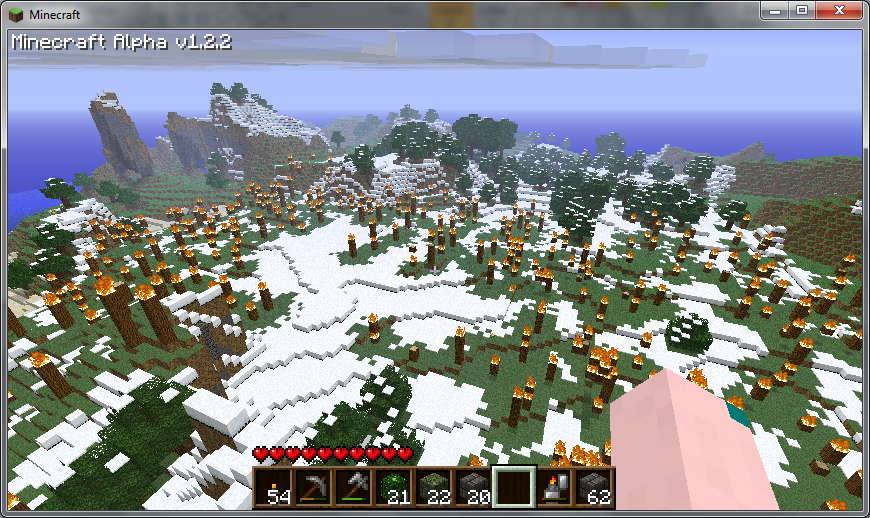870x518 pixels.
Task: Equip the flint and steel
Action: pos(553,487)
